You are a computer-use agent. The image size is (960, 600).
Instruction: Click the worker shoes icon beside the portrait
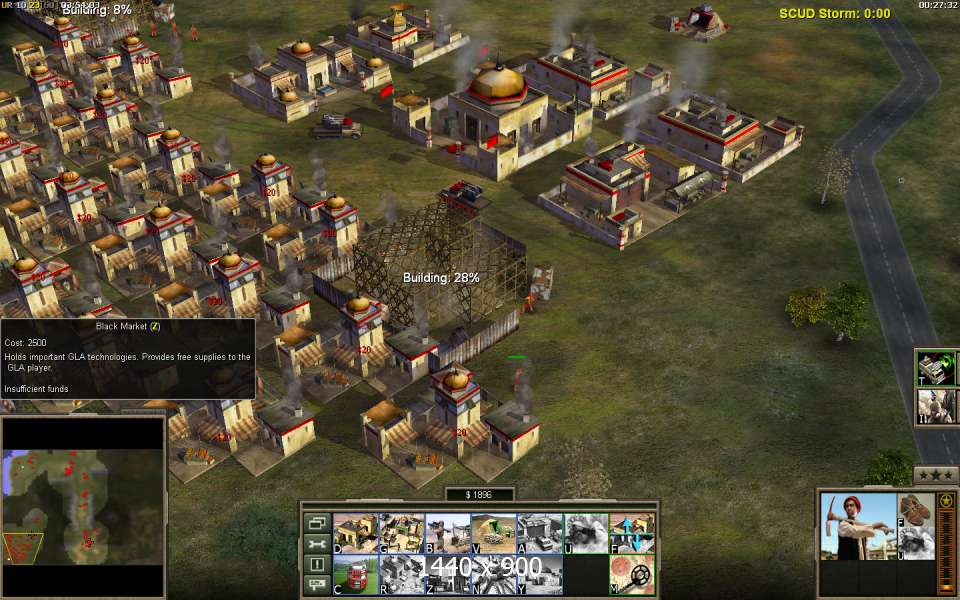point(913,510)
